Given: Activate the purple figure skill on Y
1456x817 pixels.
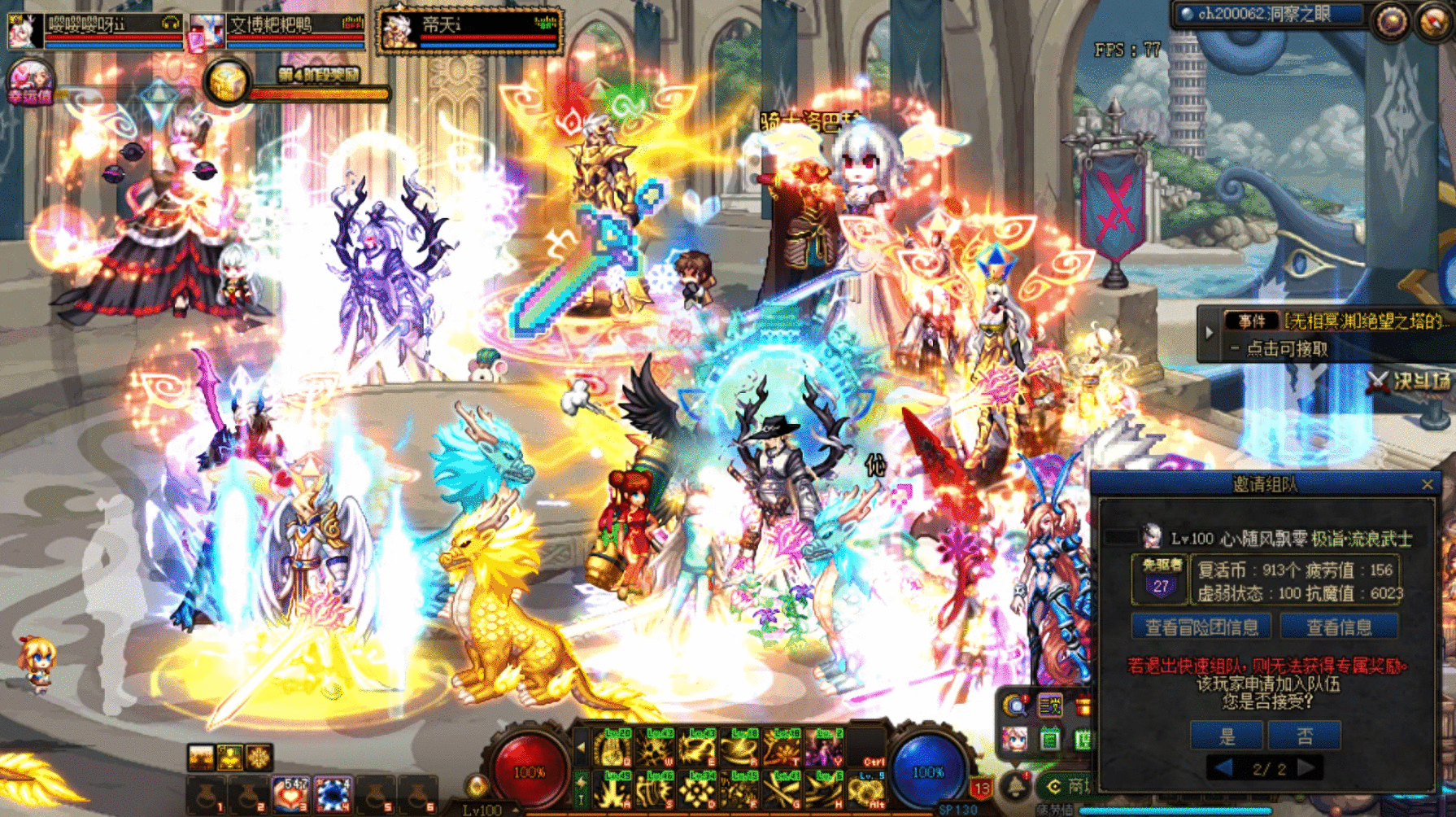Looking at the screenshot, I should point(823,749).
